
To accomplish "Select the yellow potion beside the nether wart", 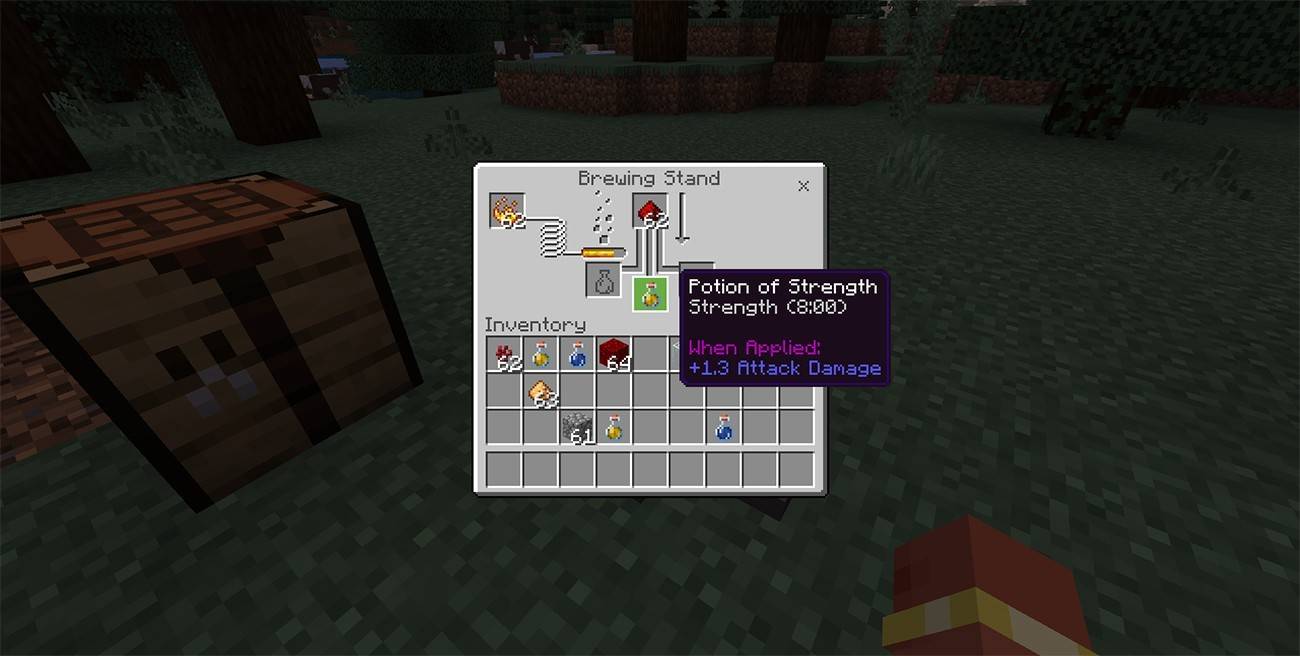I will click(x=541, y=354).
